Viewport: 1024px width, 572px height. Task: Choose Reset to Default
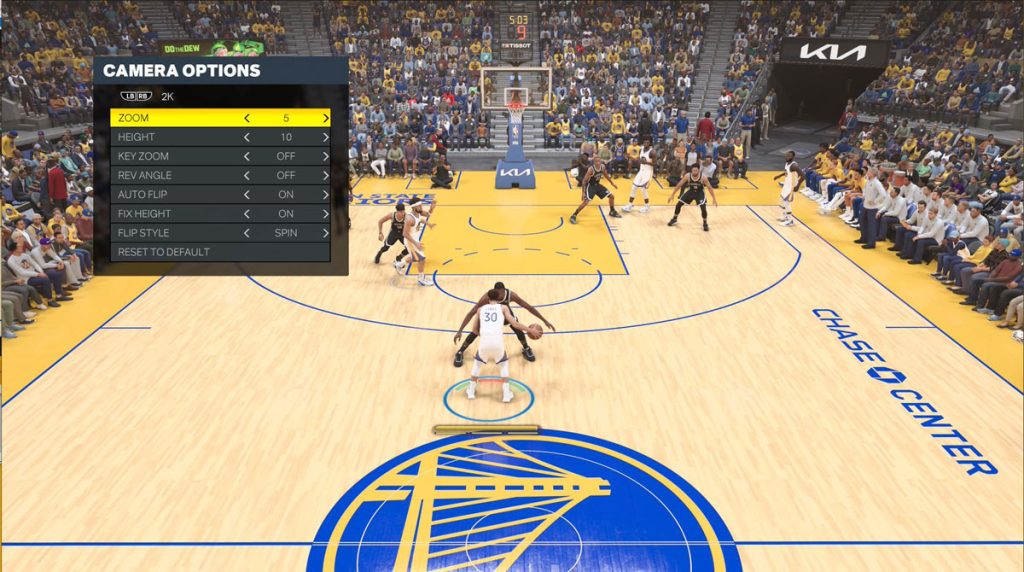pos(164,252)
